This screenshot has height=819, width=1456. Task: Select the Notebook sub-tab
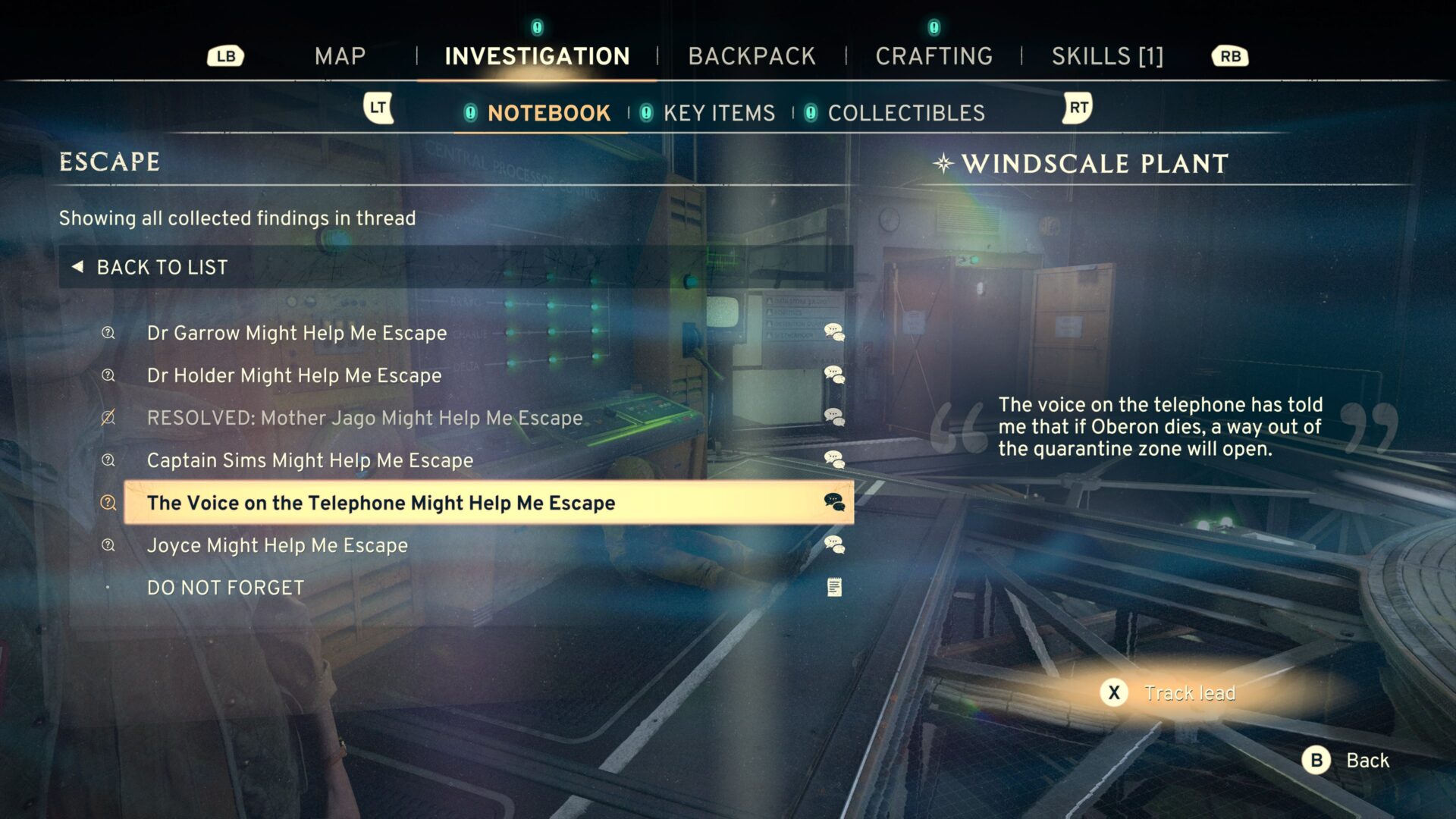548,113
